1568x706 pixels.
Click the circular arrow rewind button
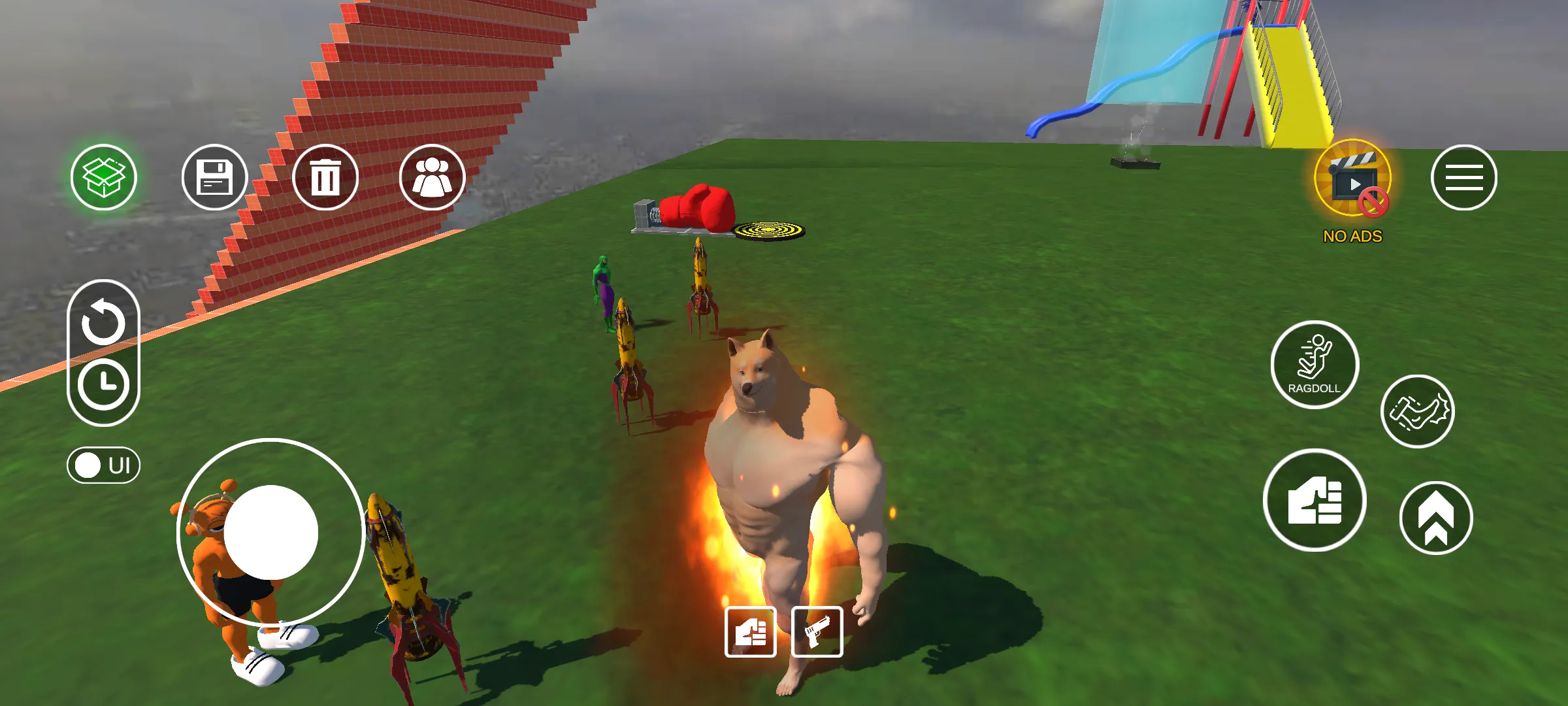point(103,323)
